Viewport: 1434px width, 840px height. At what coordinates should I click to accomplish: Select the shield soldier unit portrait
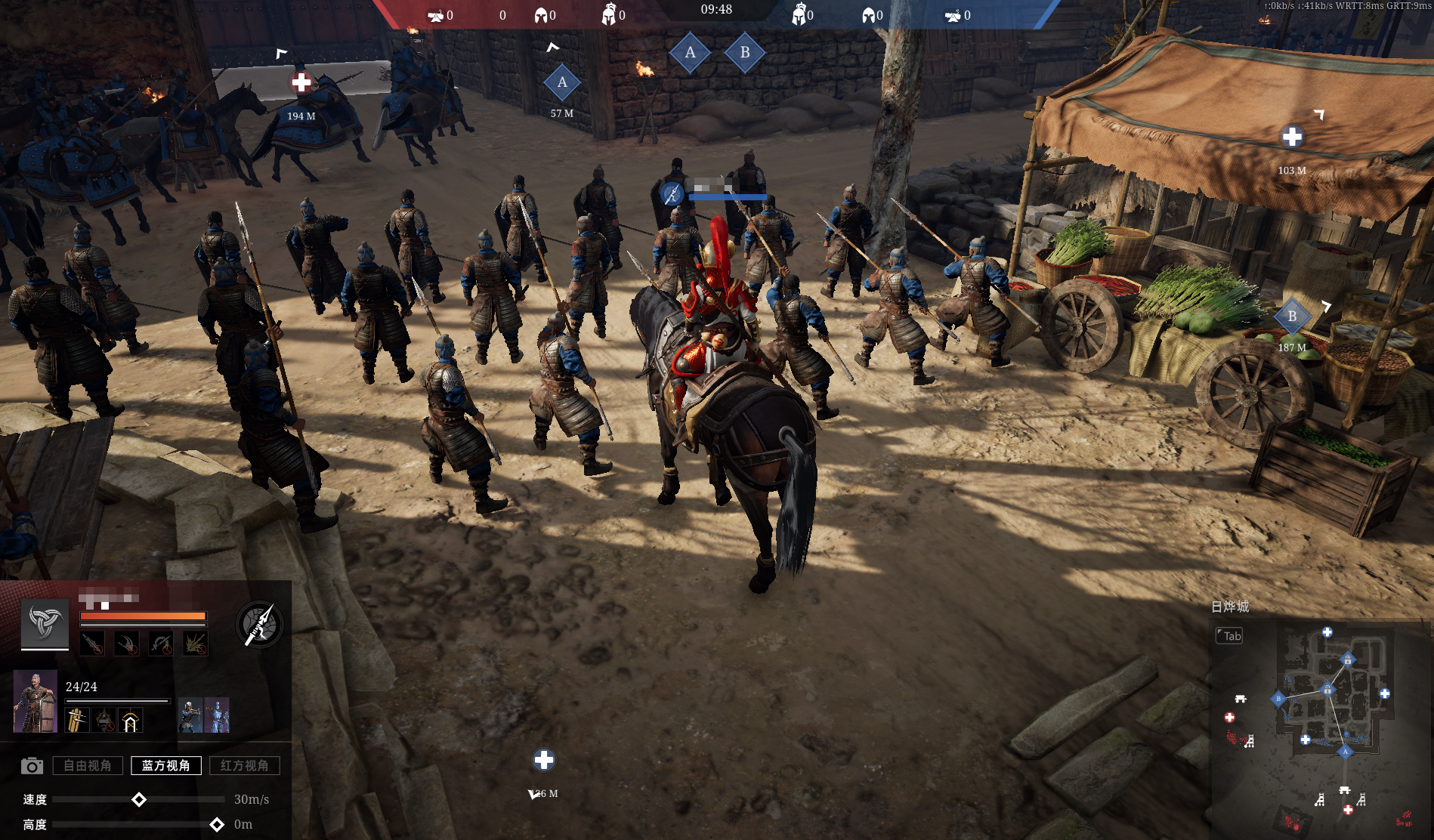tap(36, 701)
